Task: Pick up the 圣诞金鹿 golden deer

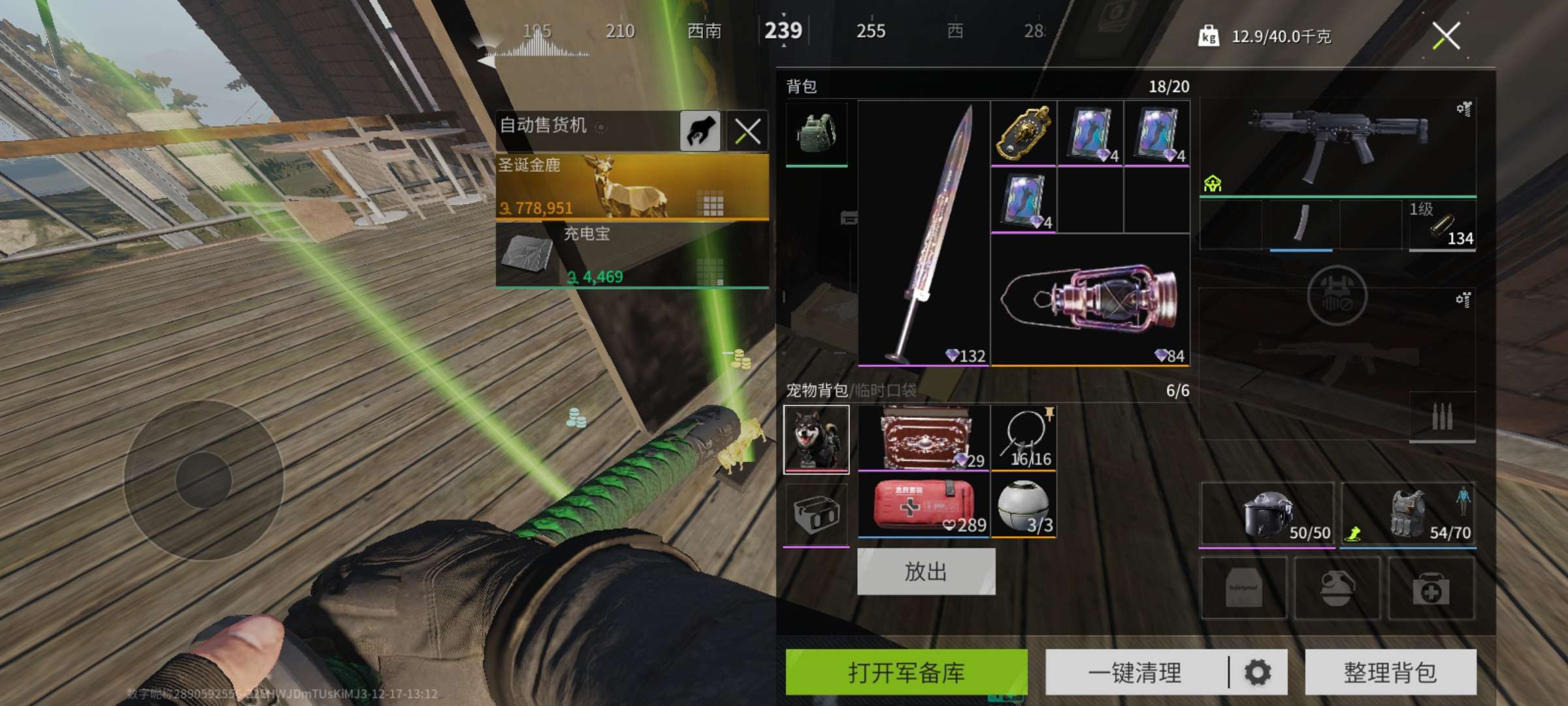Action: click(632, 186)
